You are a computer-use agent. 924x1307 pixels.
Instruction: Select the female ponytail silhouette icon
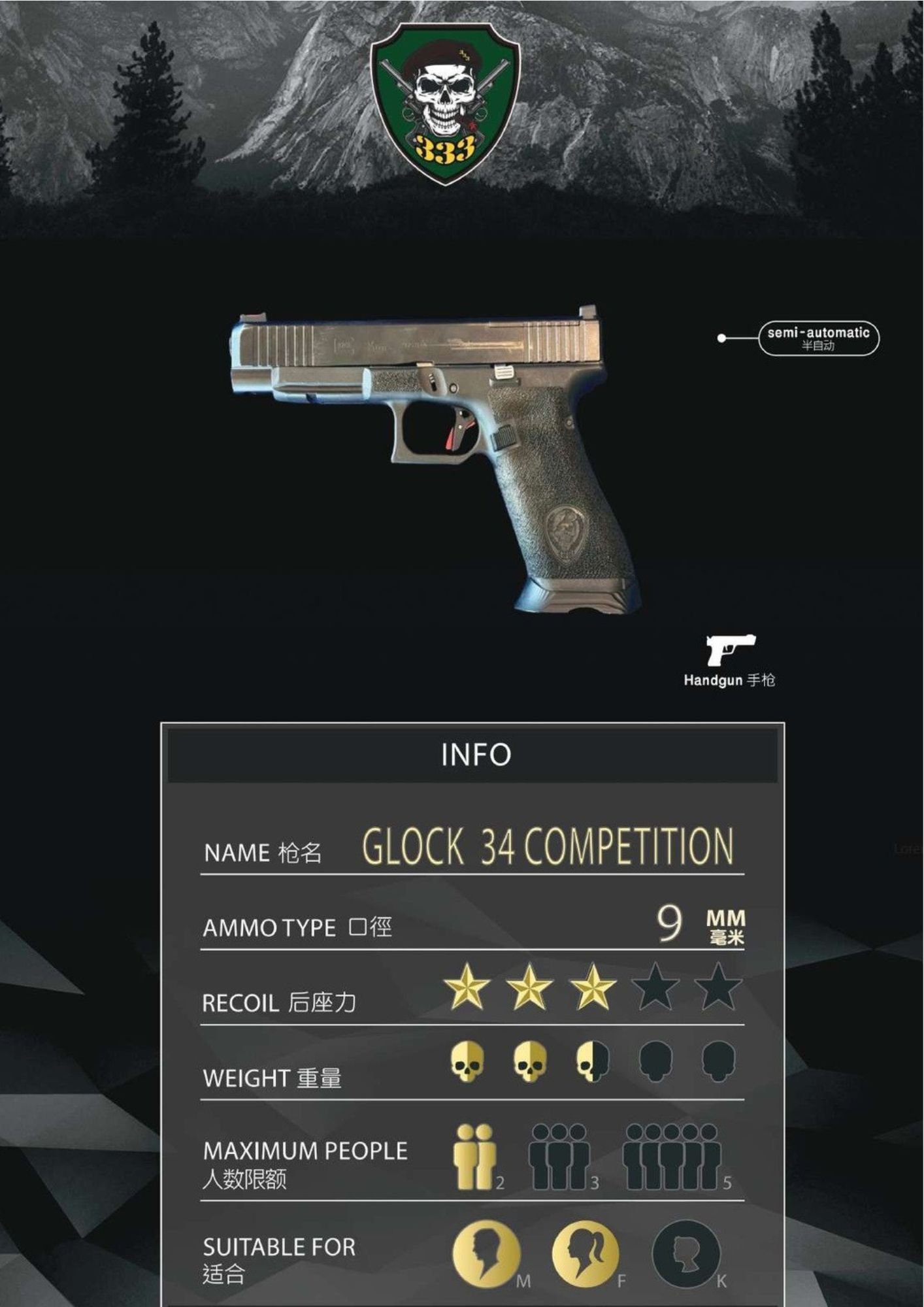[x=585, y=1253]
